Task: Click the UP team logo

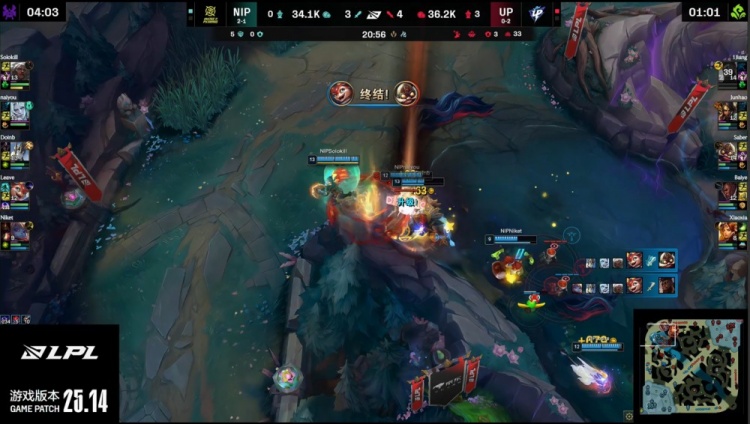Action: click(545, 14)
